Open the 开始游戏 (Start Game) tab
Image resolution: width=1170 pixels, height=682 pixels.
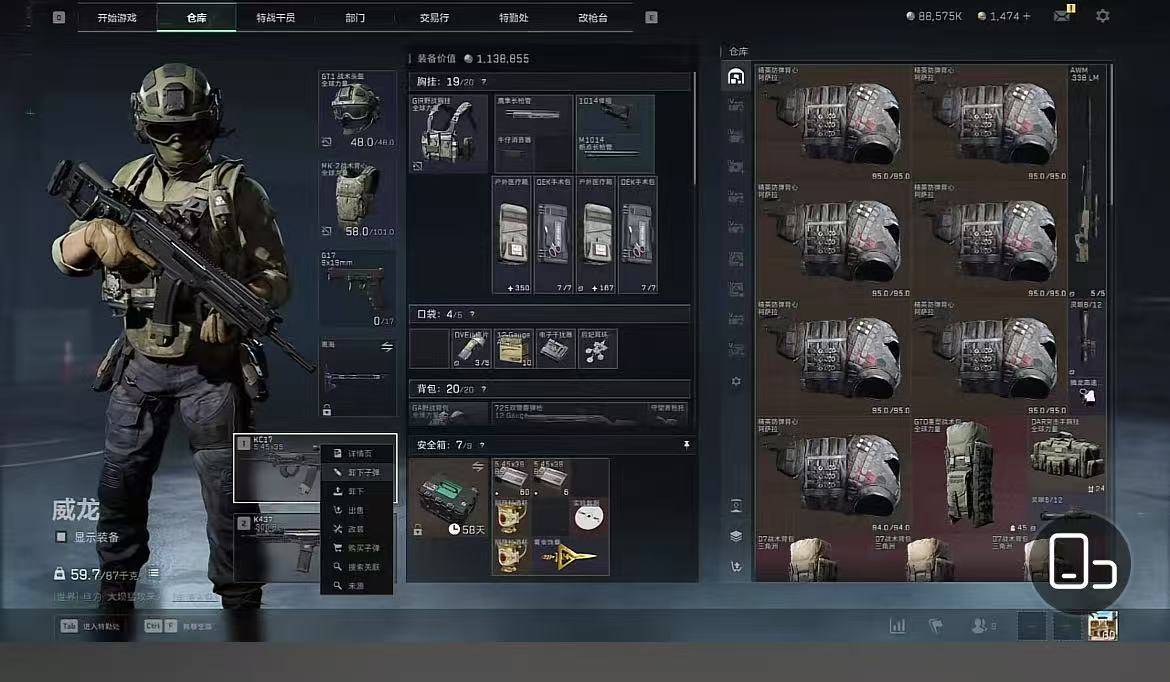coord(117,17)
